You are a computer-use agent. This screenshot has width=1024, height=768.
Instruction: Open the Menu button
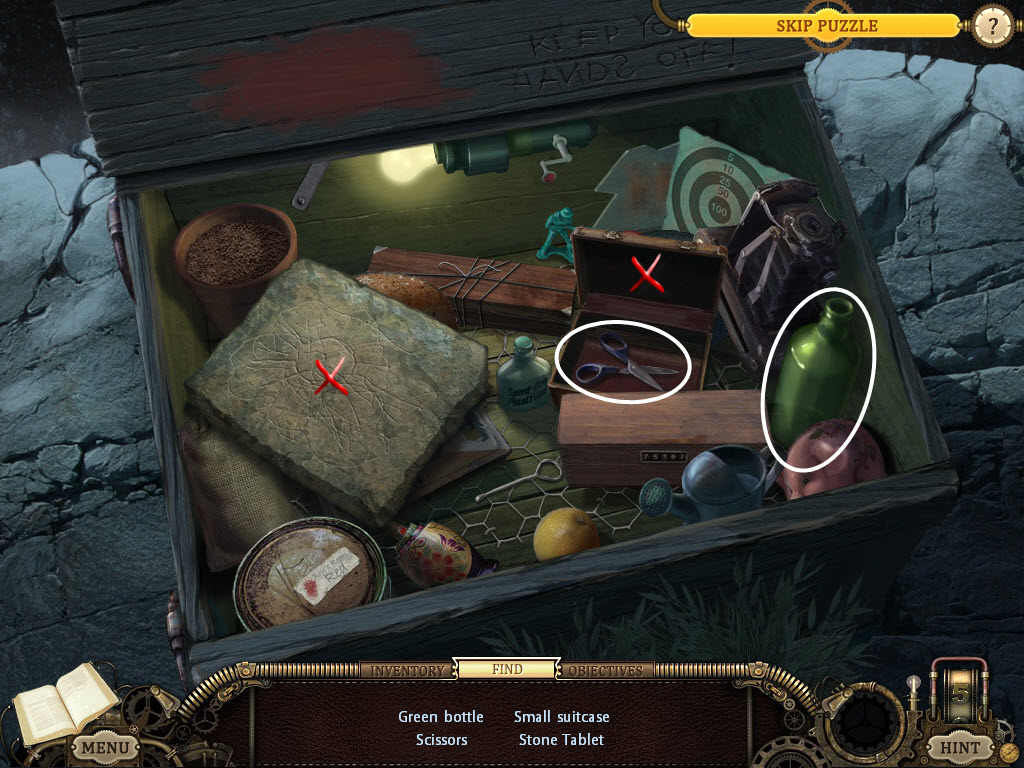coord(104,747)
